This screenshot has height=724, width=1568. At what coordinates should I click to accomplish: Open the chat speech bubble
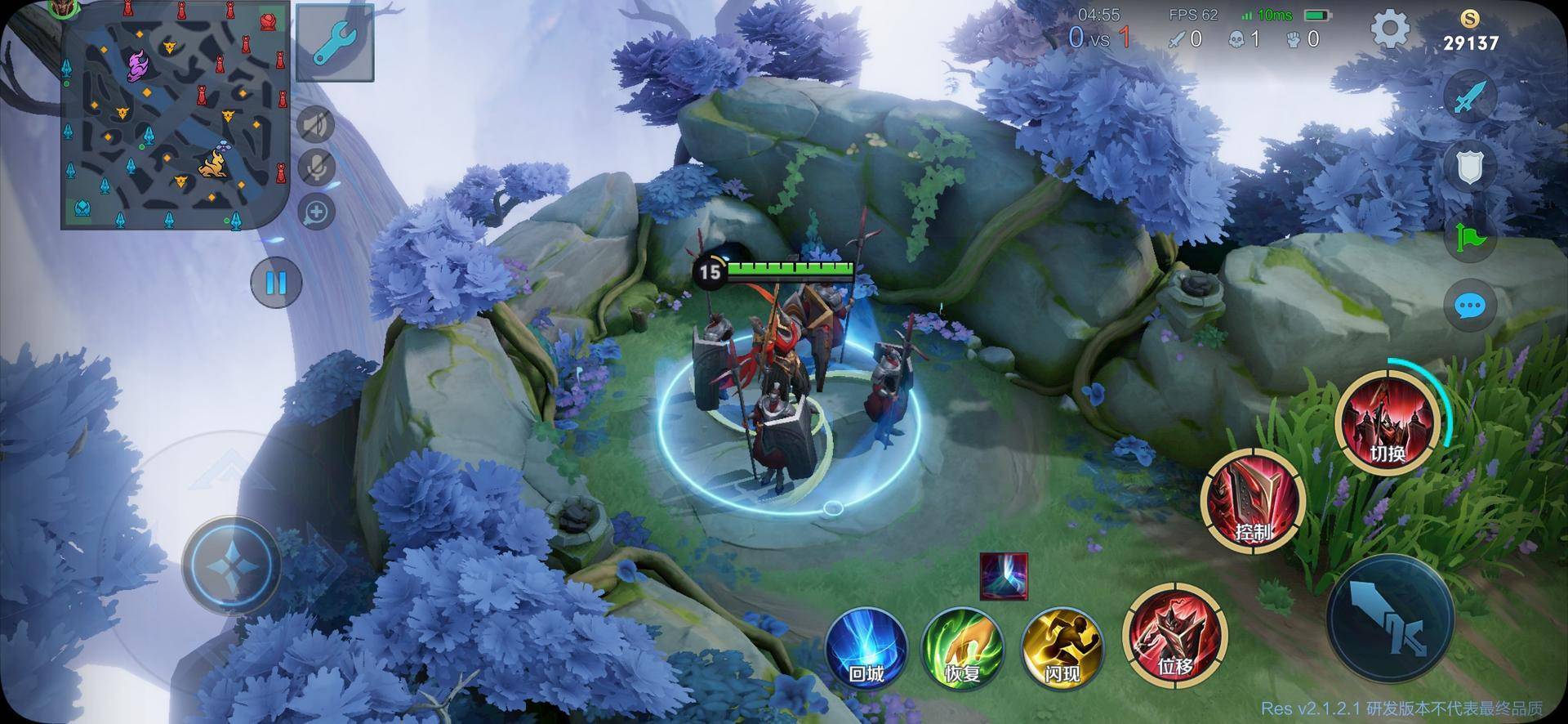point(1470,306)
